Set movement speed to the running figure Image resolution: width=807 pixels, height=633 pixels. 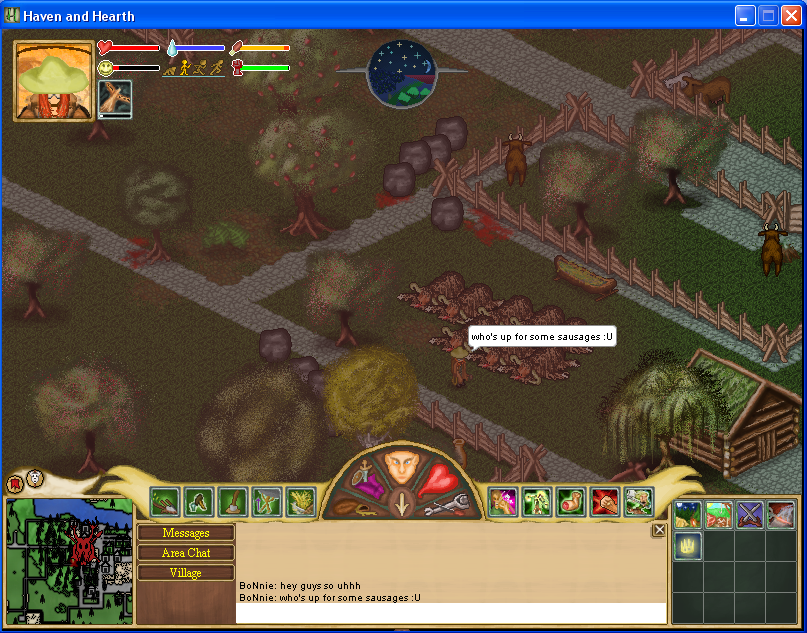(x=201, y=68)
